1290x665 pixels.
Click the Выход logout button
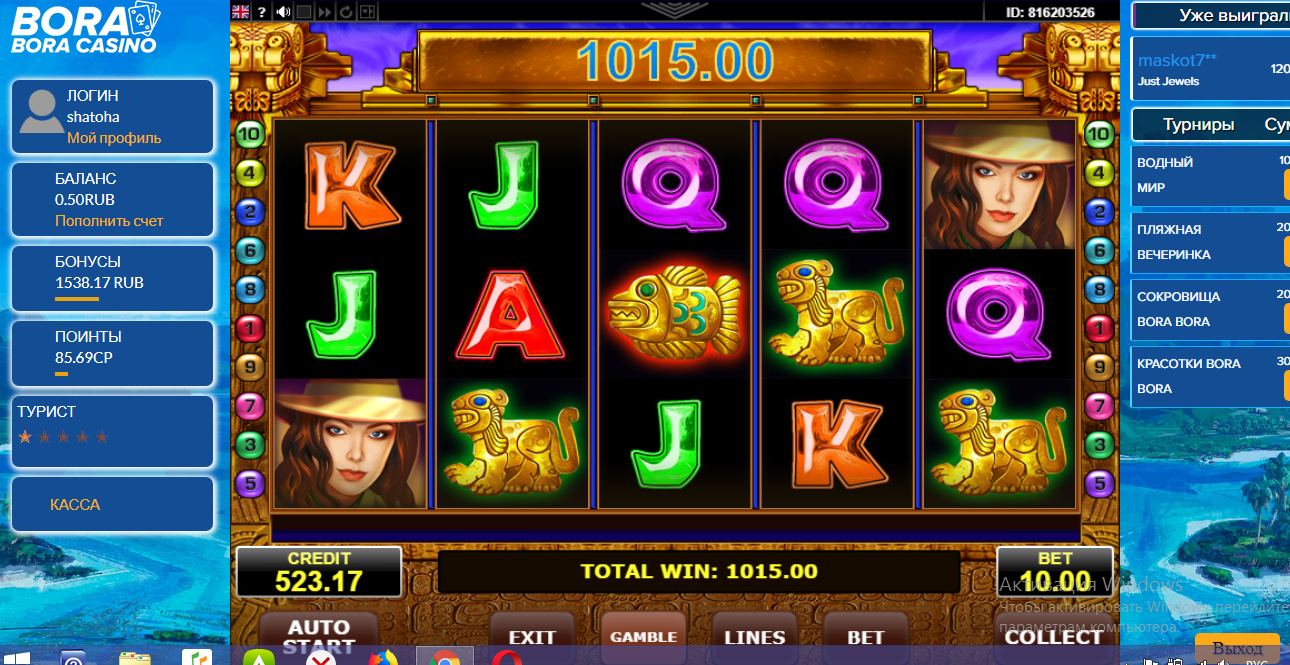(x=1237, y=648)
